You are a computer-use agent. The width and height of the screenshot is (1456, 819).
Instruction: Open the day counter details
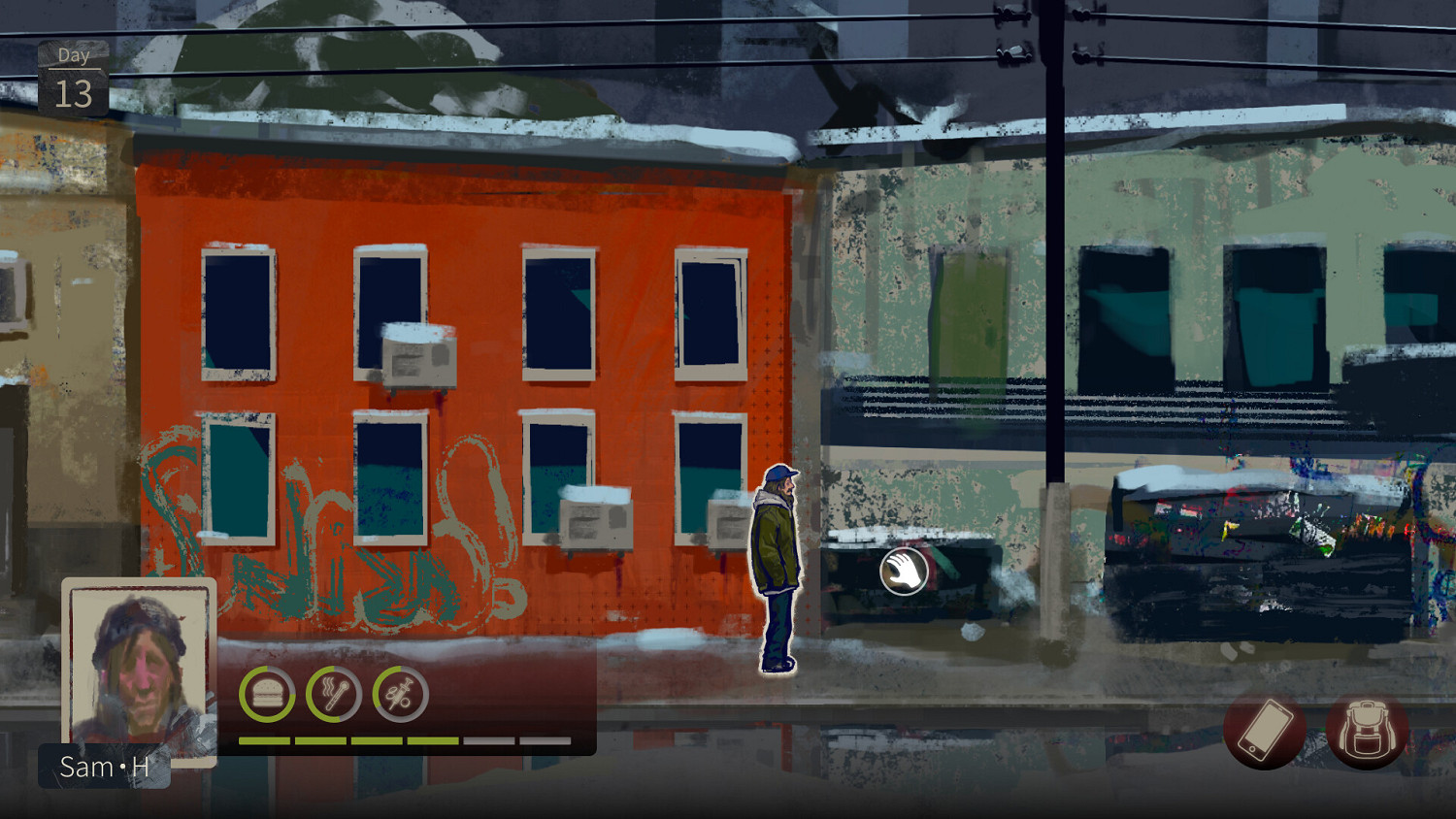tap(73, 78)
